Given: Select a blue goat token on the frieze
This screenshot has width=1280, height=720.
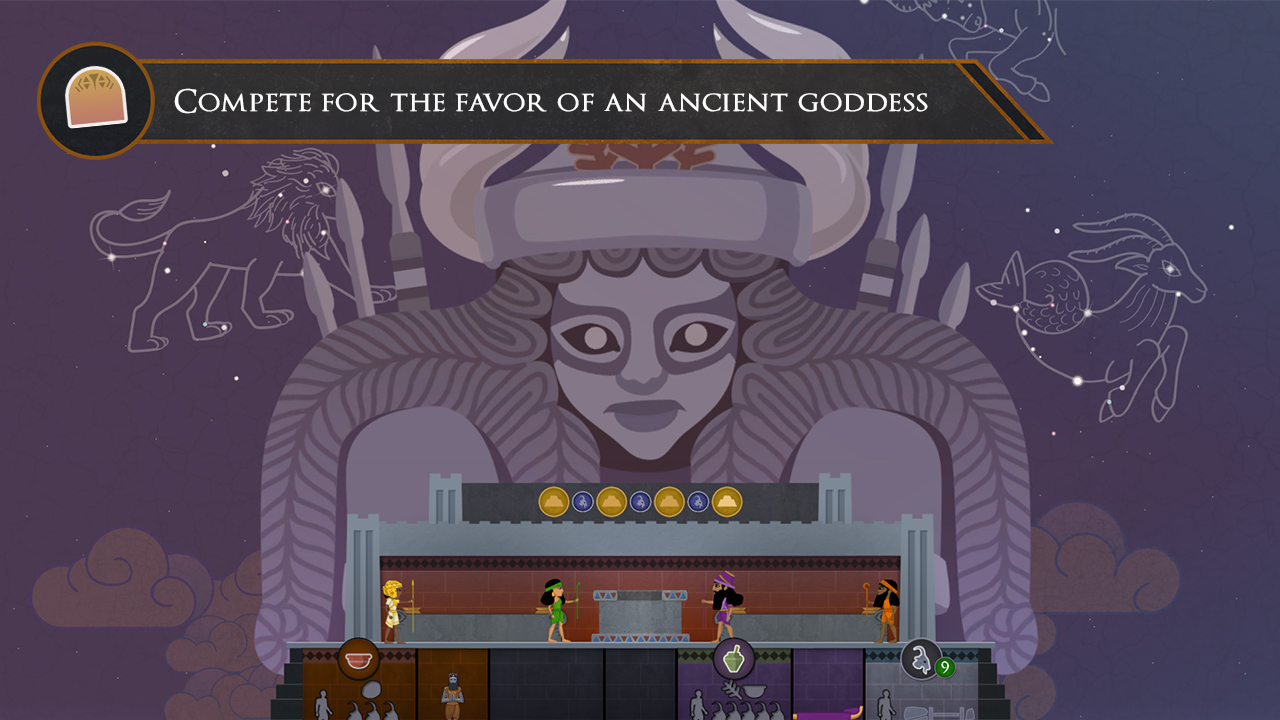Looking at the screenshot, I should point(582,502).
